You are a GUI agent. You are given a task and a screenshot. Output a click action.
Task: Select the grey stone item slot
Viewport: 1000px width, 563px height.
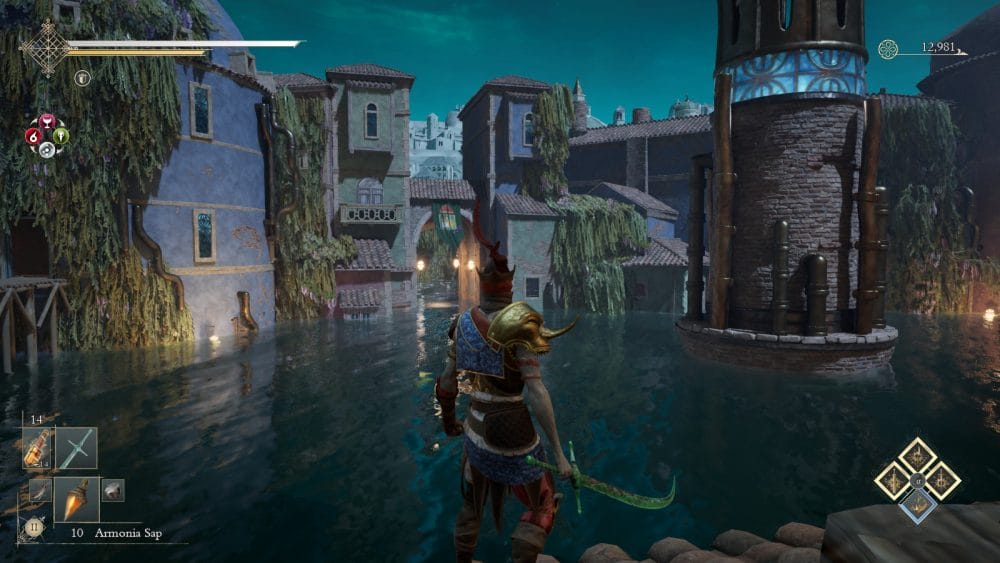(x=113, y=489)
